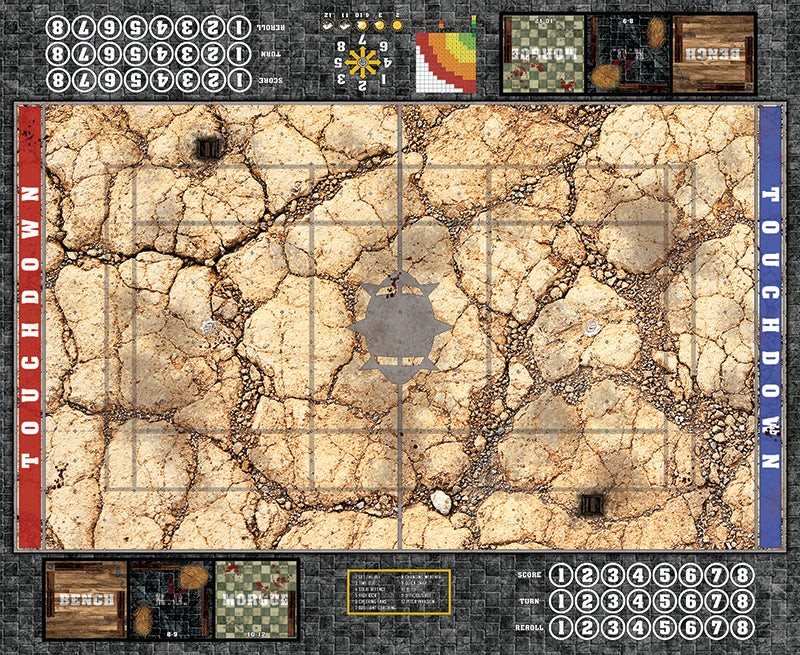800x655 pixels.
Task: Mark 1 on the upright Score tracker
Action: point(561,575)
